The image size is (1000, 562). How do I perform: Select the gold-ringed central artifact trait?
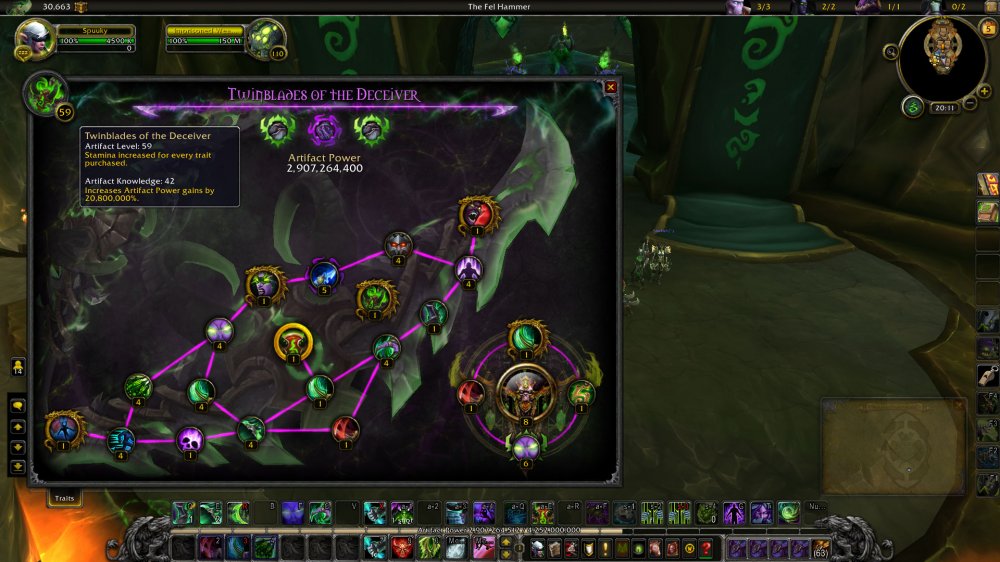(293, 342)
